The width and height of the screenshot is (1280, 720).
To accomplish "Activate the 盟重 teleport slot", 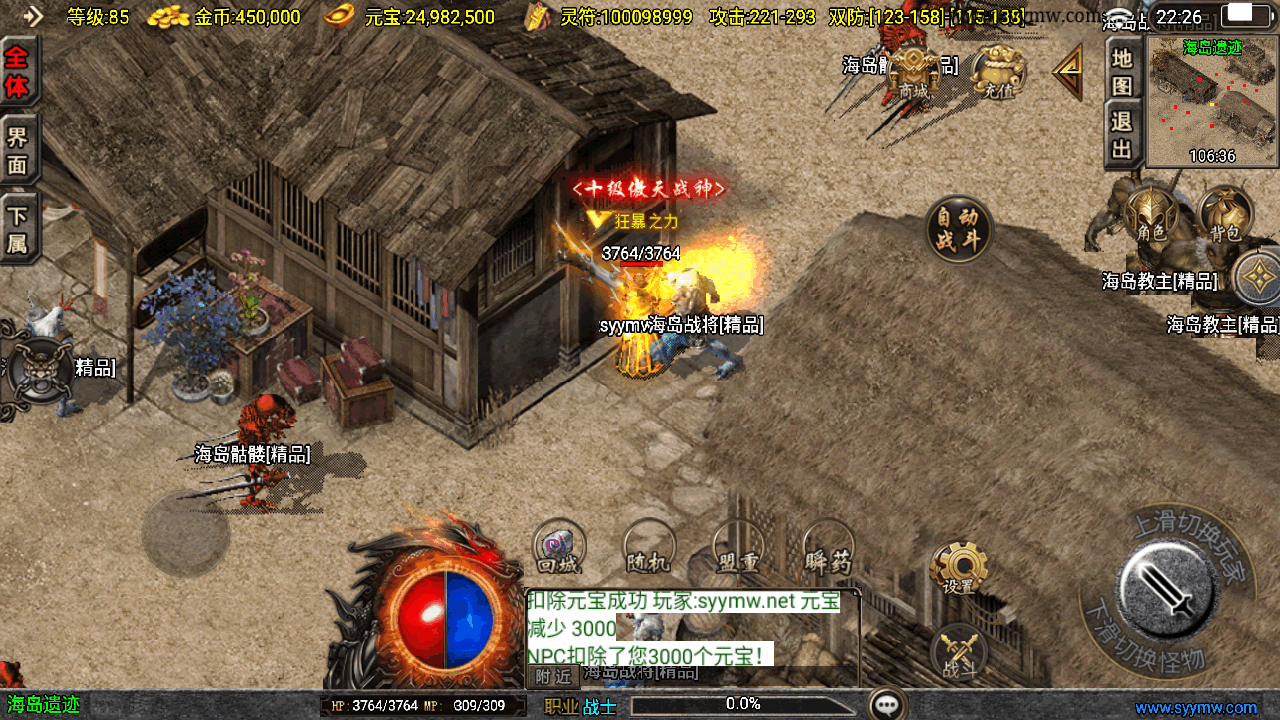I will [x=738, y=549].
